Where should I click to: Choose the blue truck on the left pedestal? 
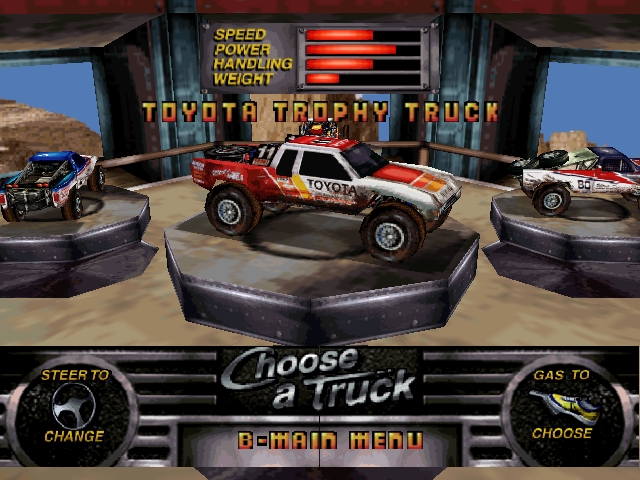click(x=50, y=185)
